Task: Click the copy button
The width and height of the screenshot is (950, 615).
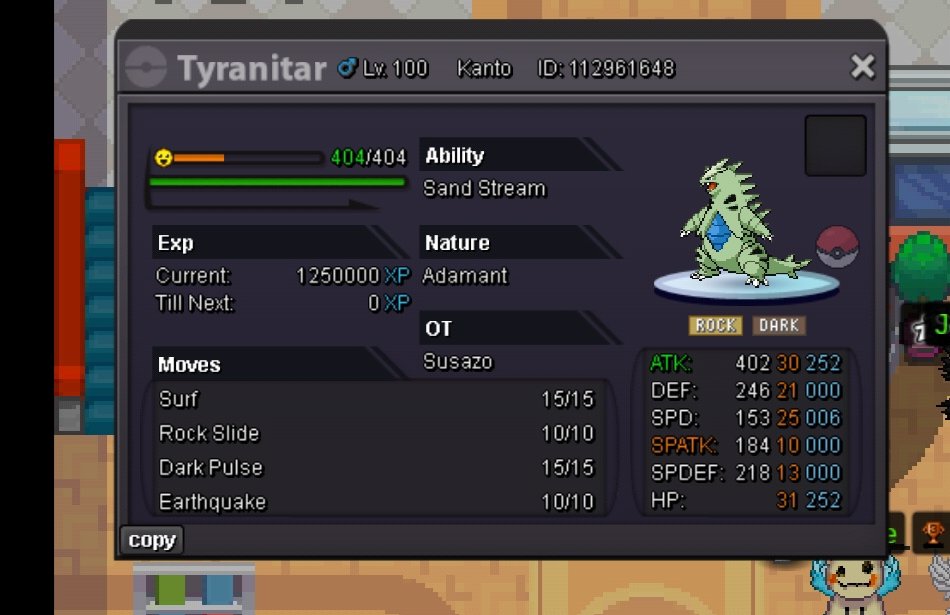Action: pos(152,540)
